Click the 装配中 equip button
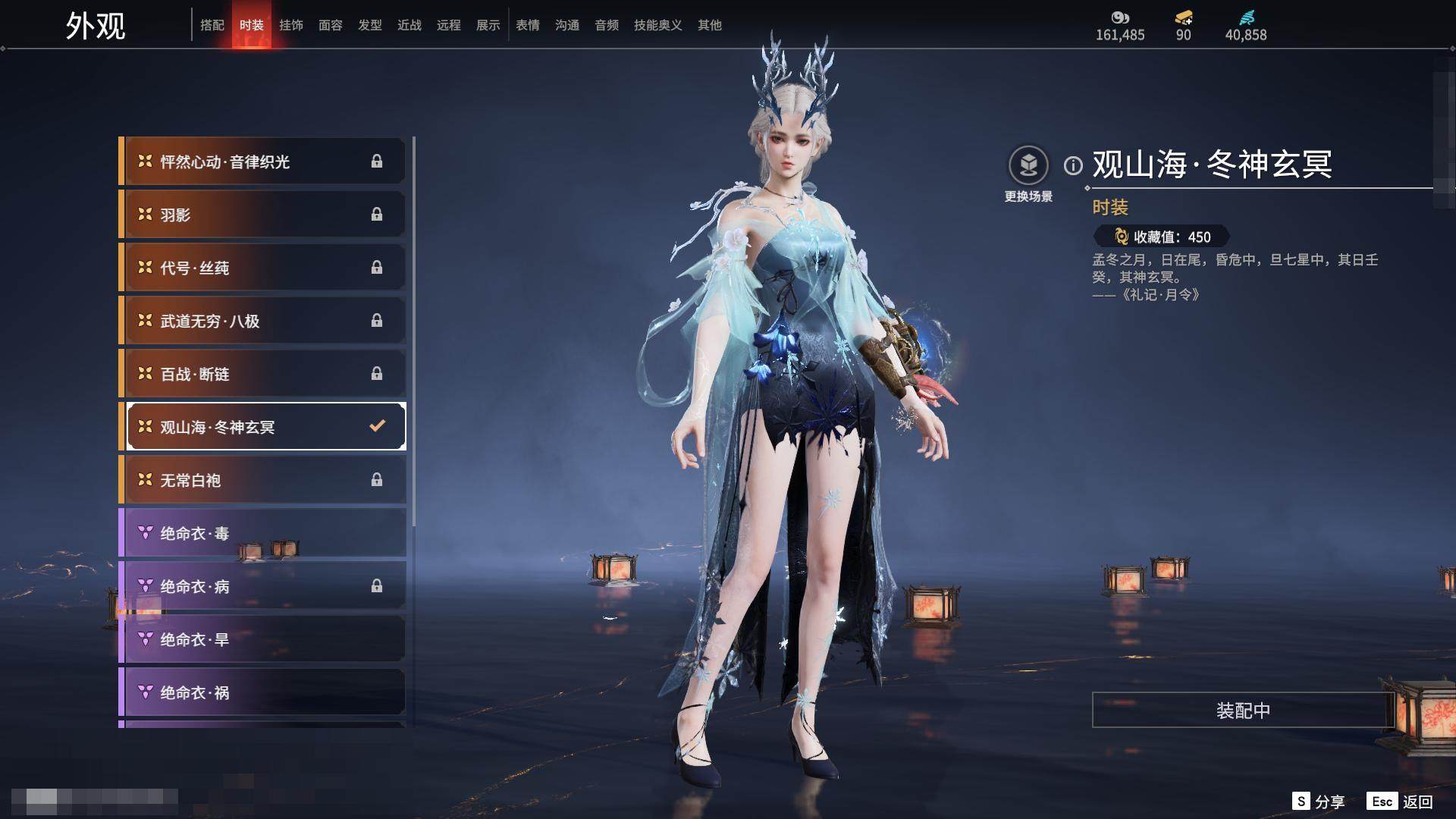Image resolution: width=1456 pixels, height=819 pixels. point(1243,711)
